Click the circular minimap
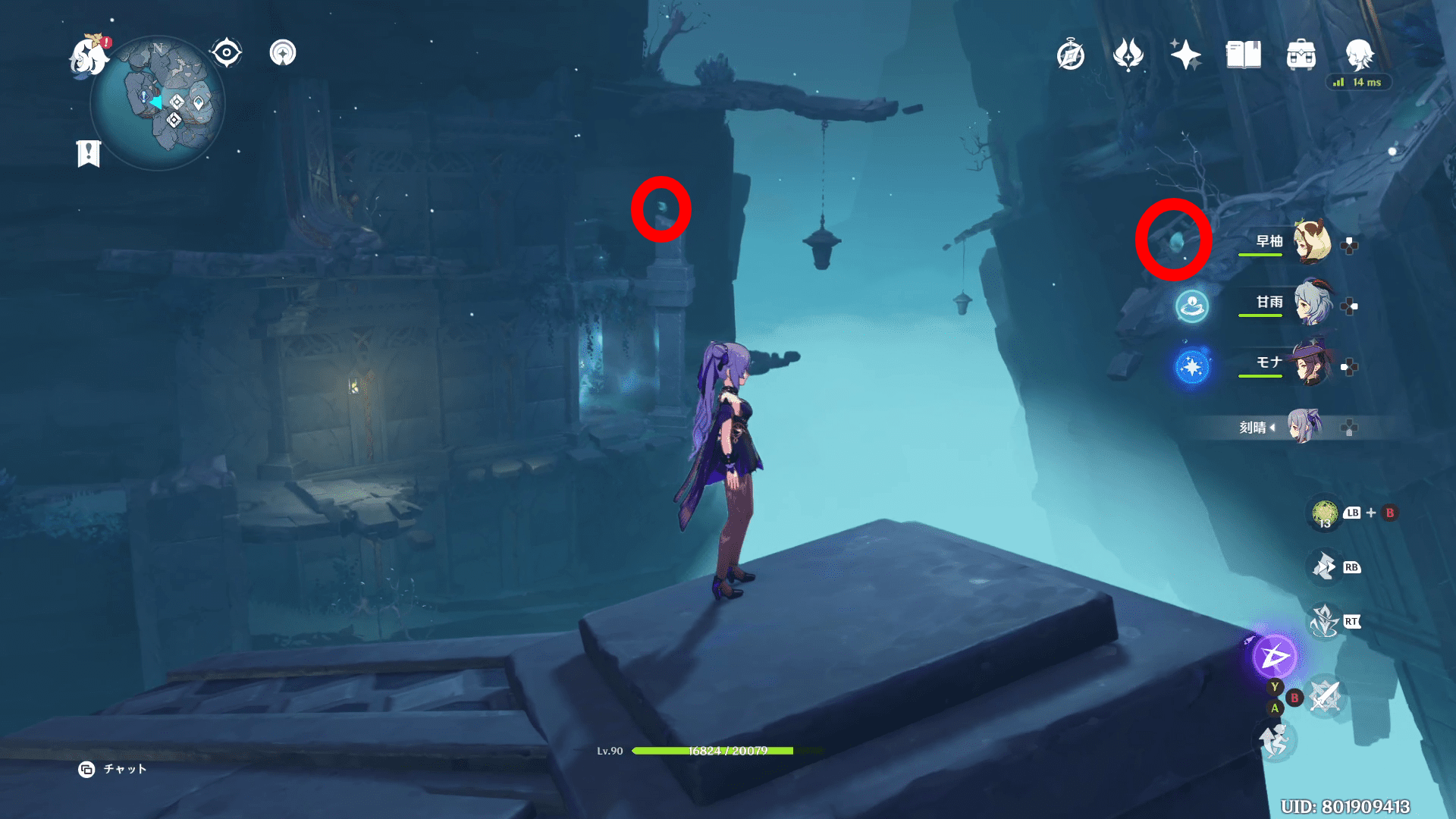This screenshot has width=1456, height=819. pos(158,103)
